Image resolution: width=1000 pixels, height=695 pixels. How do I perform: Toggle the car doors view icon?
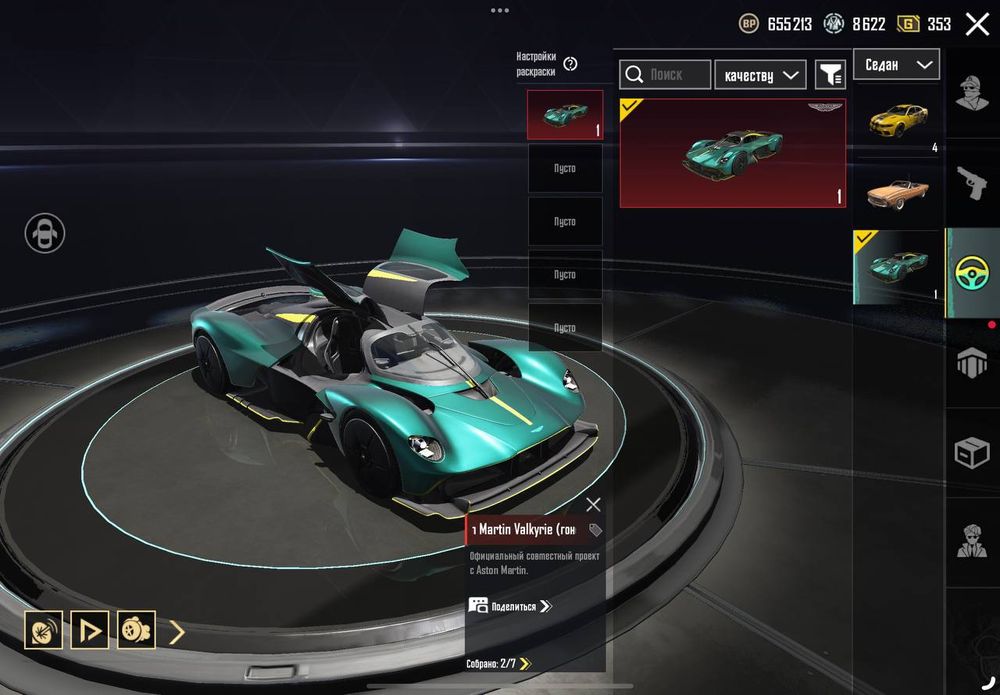pyautogui.click(x=45, y=233)
